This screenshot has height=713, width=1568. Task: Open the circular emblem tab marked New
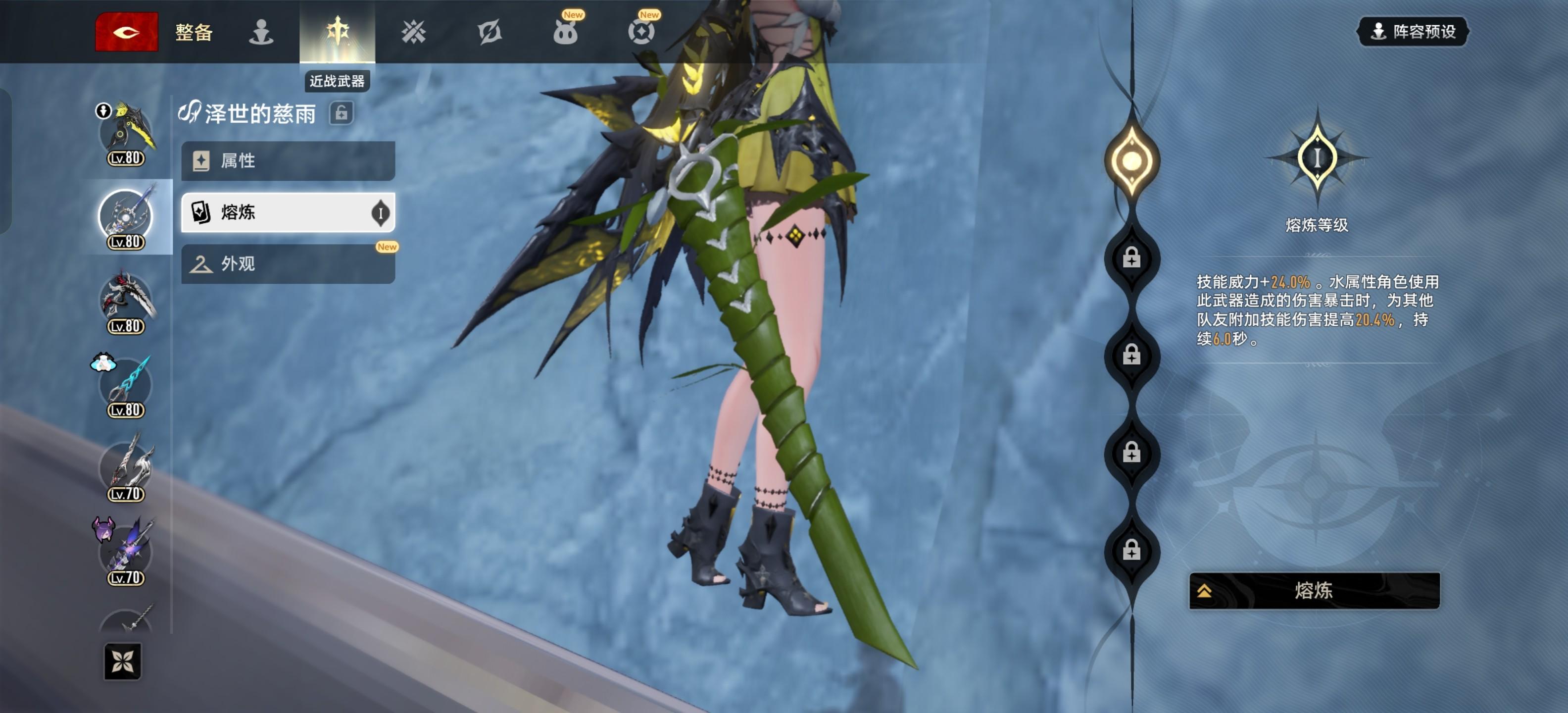tap(641, 32)
